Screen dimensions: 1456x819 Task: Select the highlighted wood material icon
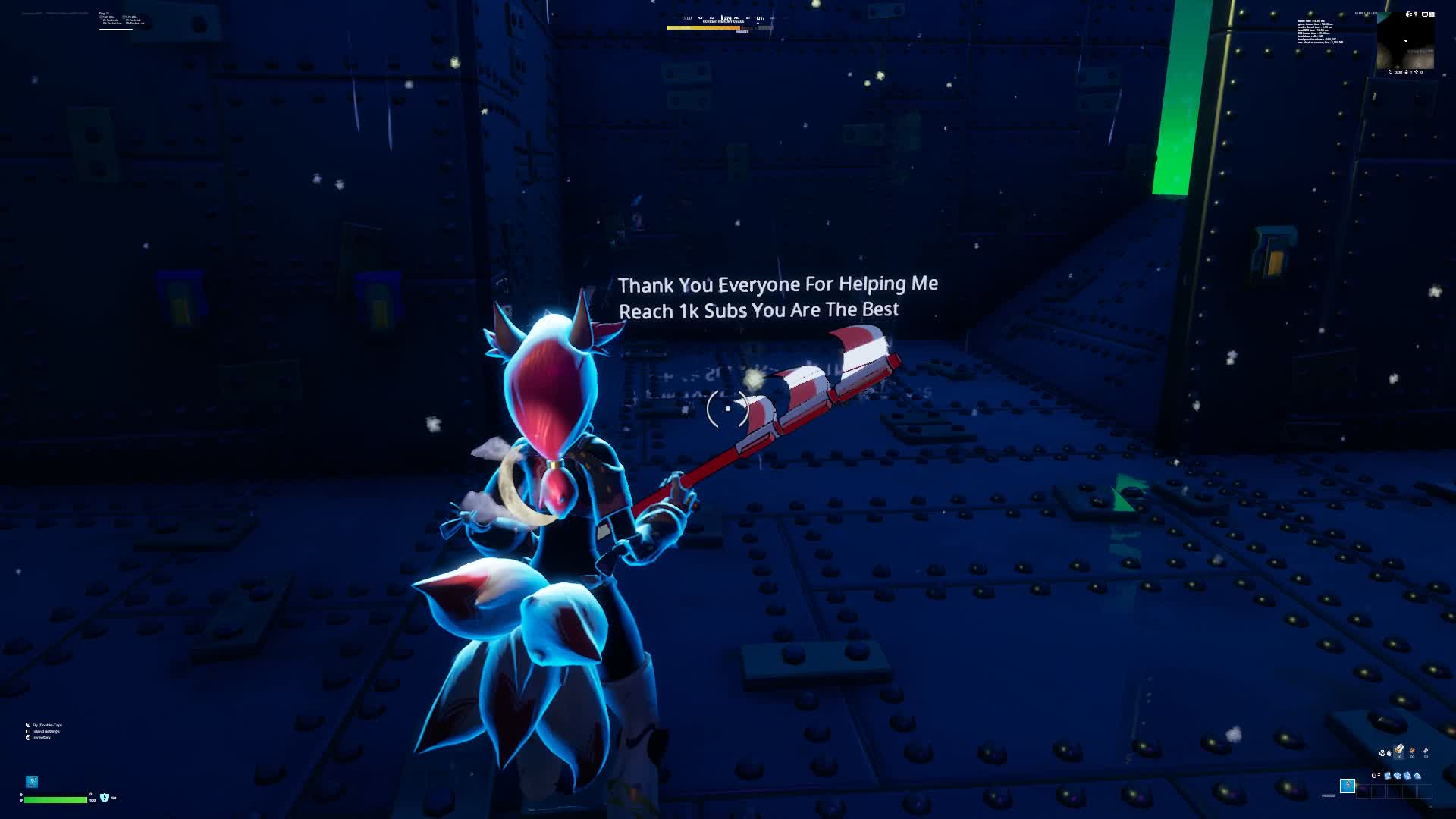(x=1399, y=751)
